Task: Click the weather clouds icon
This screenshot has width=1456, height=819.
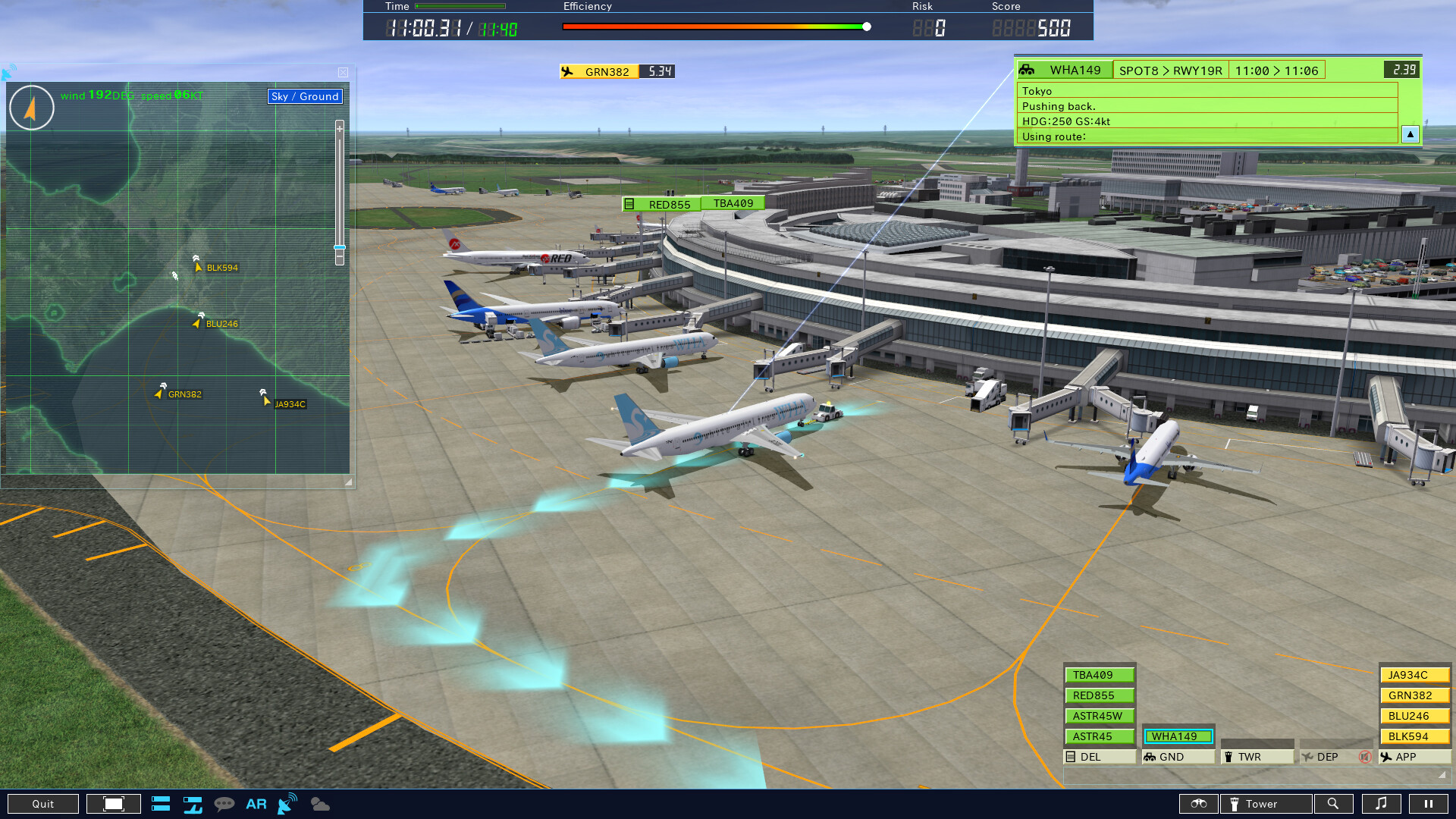Action: (x=320, y=804)
